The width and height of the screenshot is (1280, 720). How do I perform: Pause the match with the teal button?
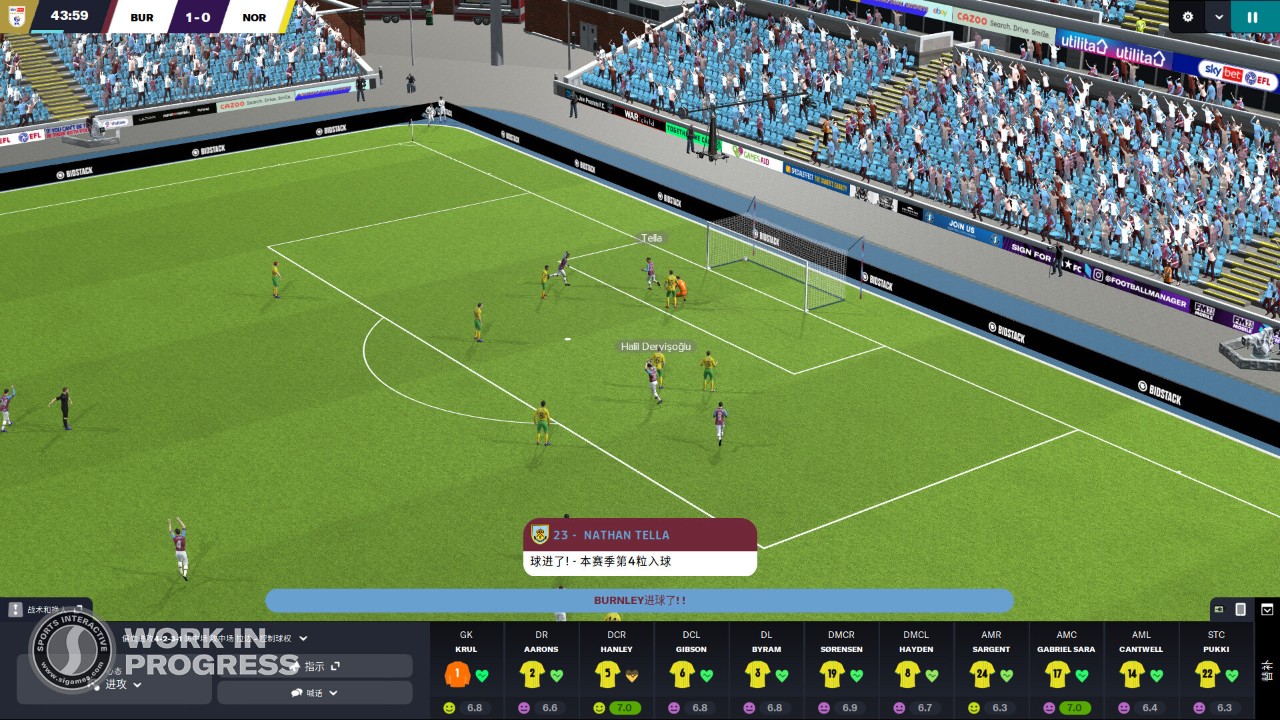tap(1252, 17)
